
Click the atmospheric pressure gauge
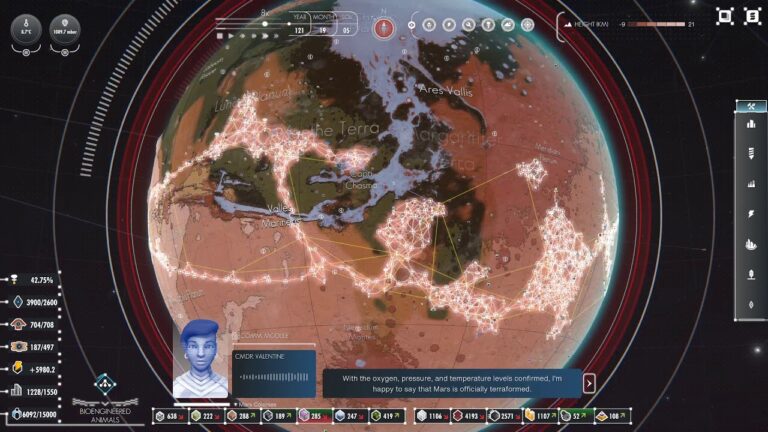point(65,29)
